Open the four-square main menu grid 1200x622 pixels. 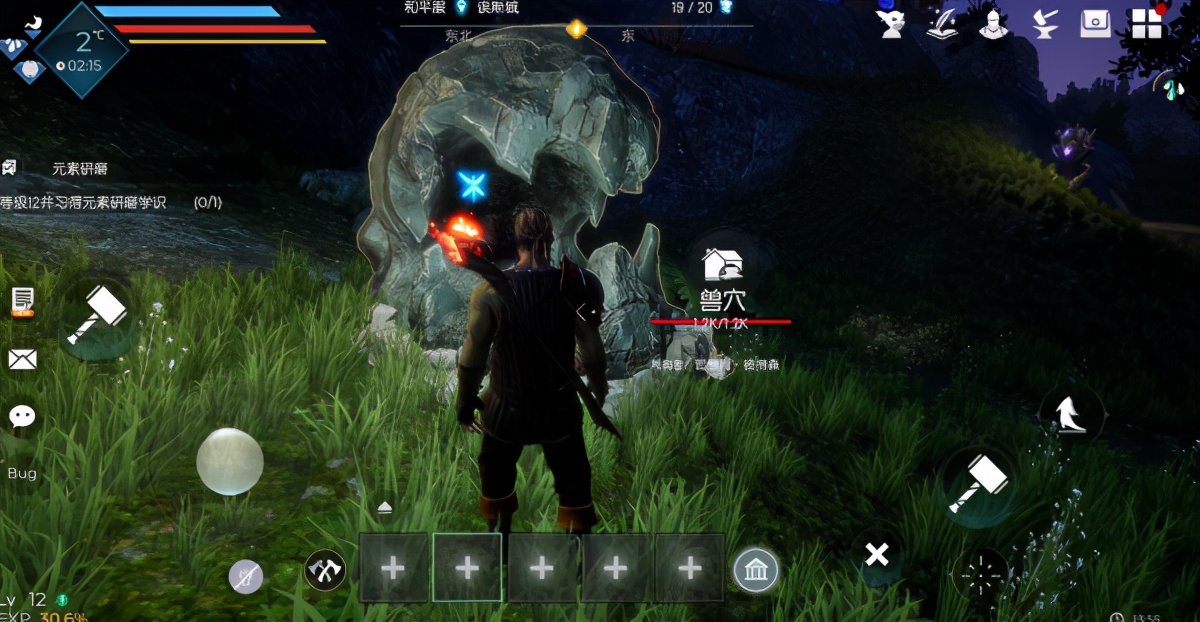(1147, 24)
